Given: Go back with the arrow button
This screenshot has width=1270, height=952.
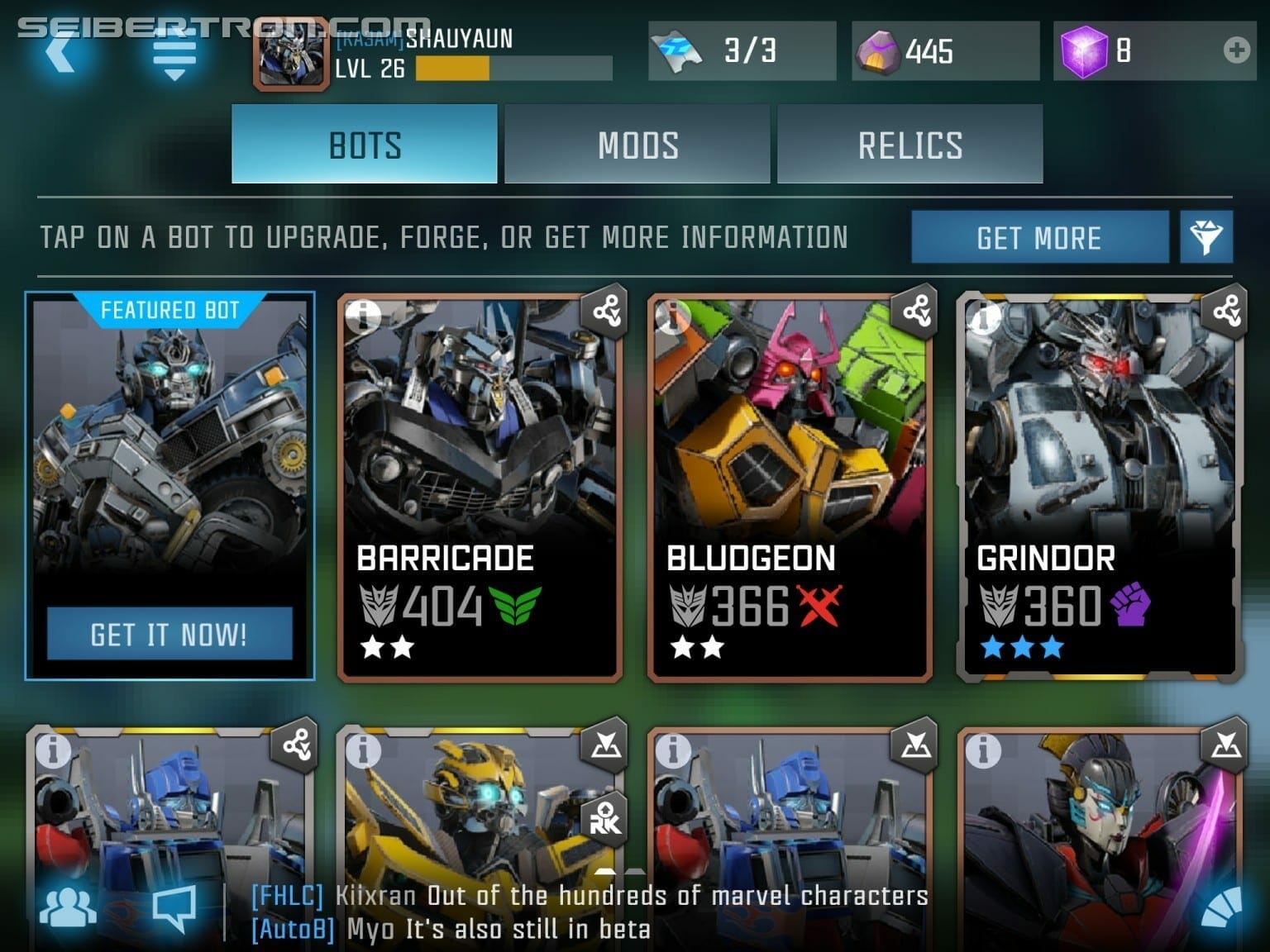Looking at the screenshot, I should 63,51.
